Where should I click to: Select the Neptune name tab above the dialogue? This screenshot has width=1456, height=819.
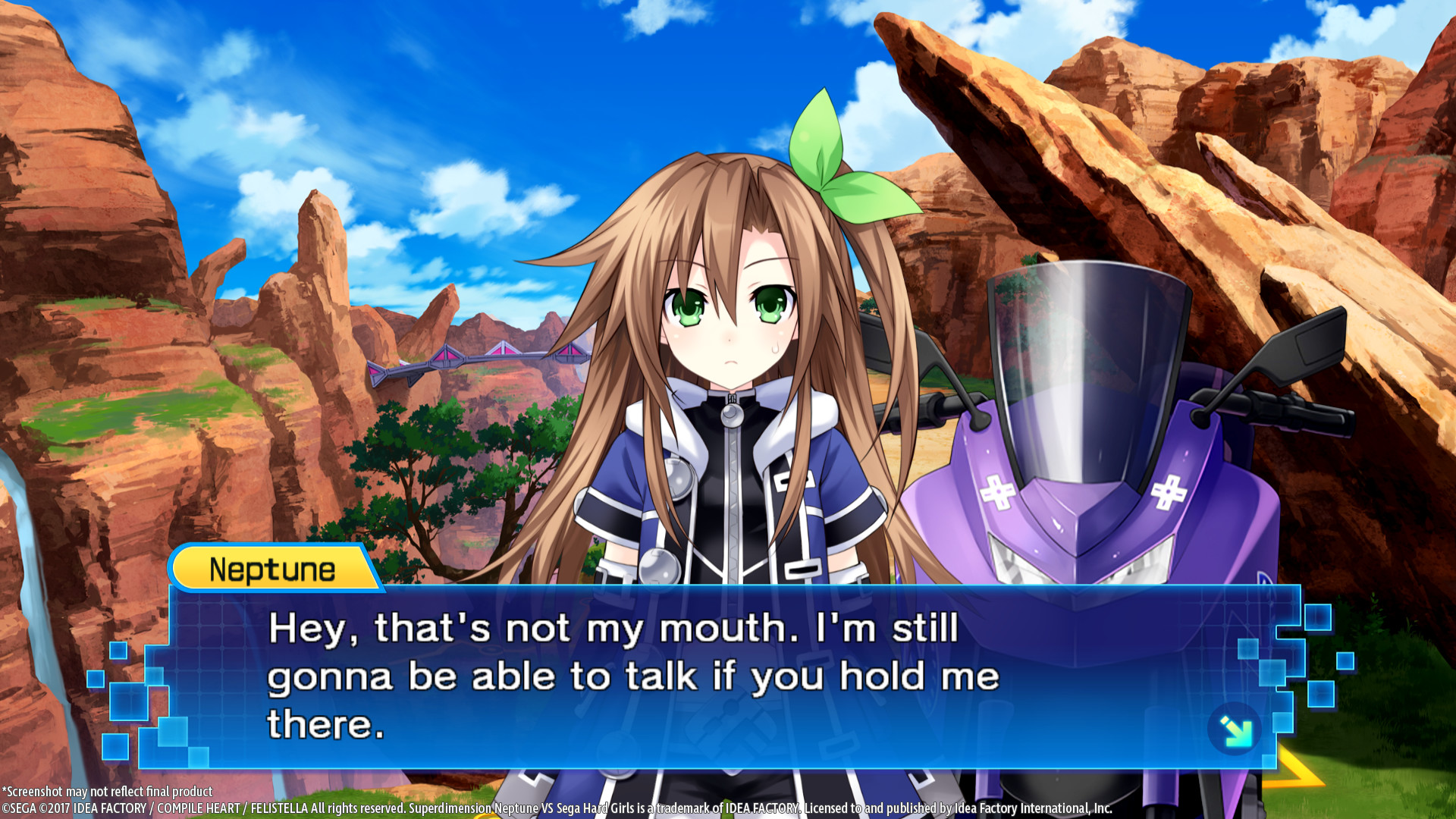pos(273,569)
